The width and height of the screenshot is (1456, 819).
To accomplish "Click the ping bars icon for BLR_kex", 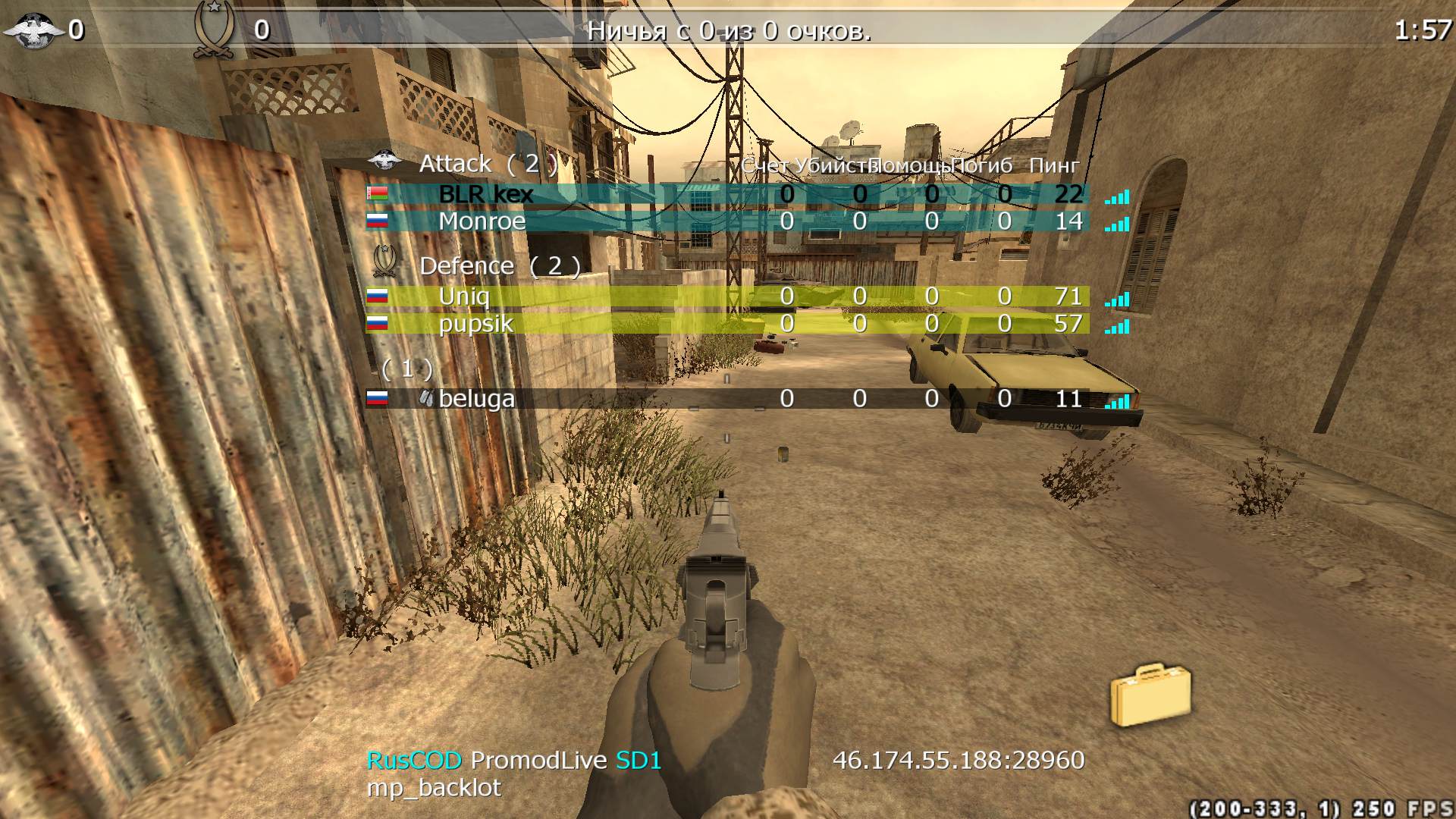I will point(1116,196).
